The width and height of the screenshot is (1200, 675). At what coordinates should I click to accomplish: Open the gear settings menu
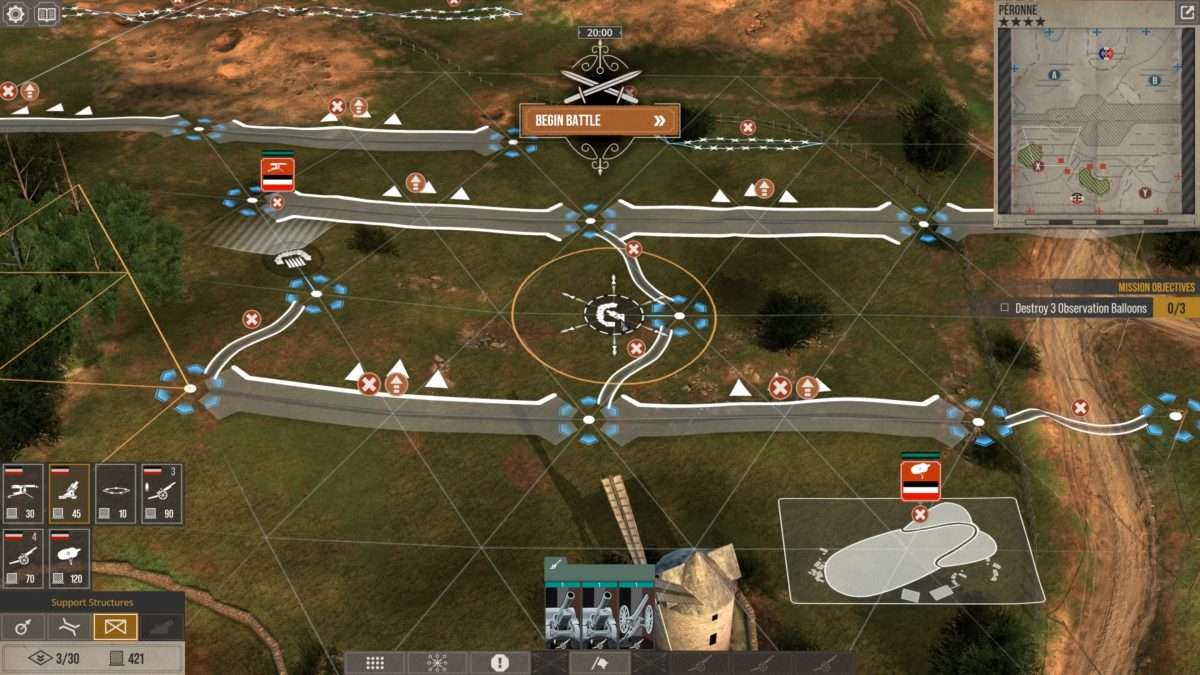[16, 14]
